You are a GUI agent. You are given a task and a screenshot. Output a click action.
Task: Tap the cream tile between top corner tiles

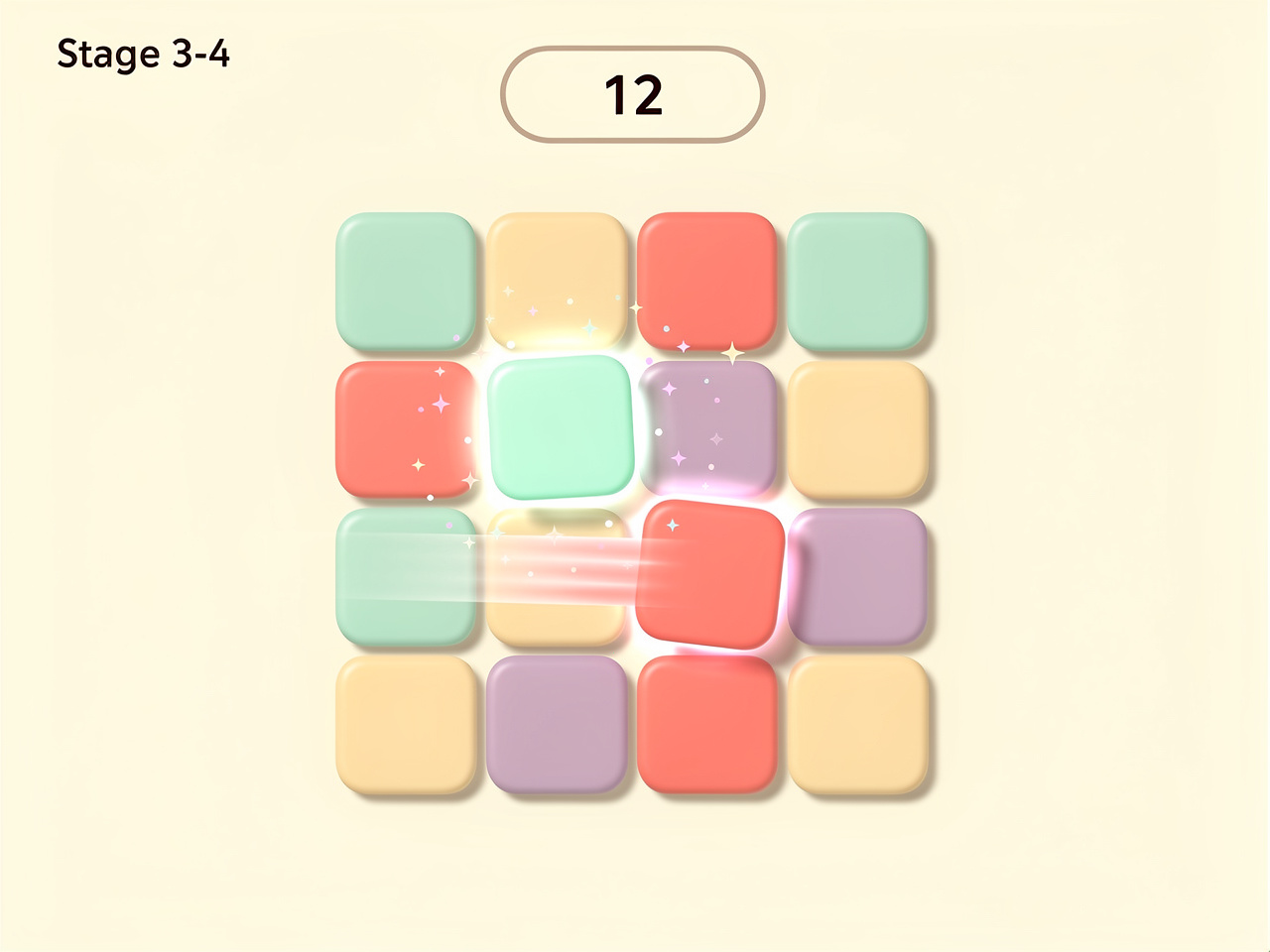pos(558,281)
